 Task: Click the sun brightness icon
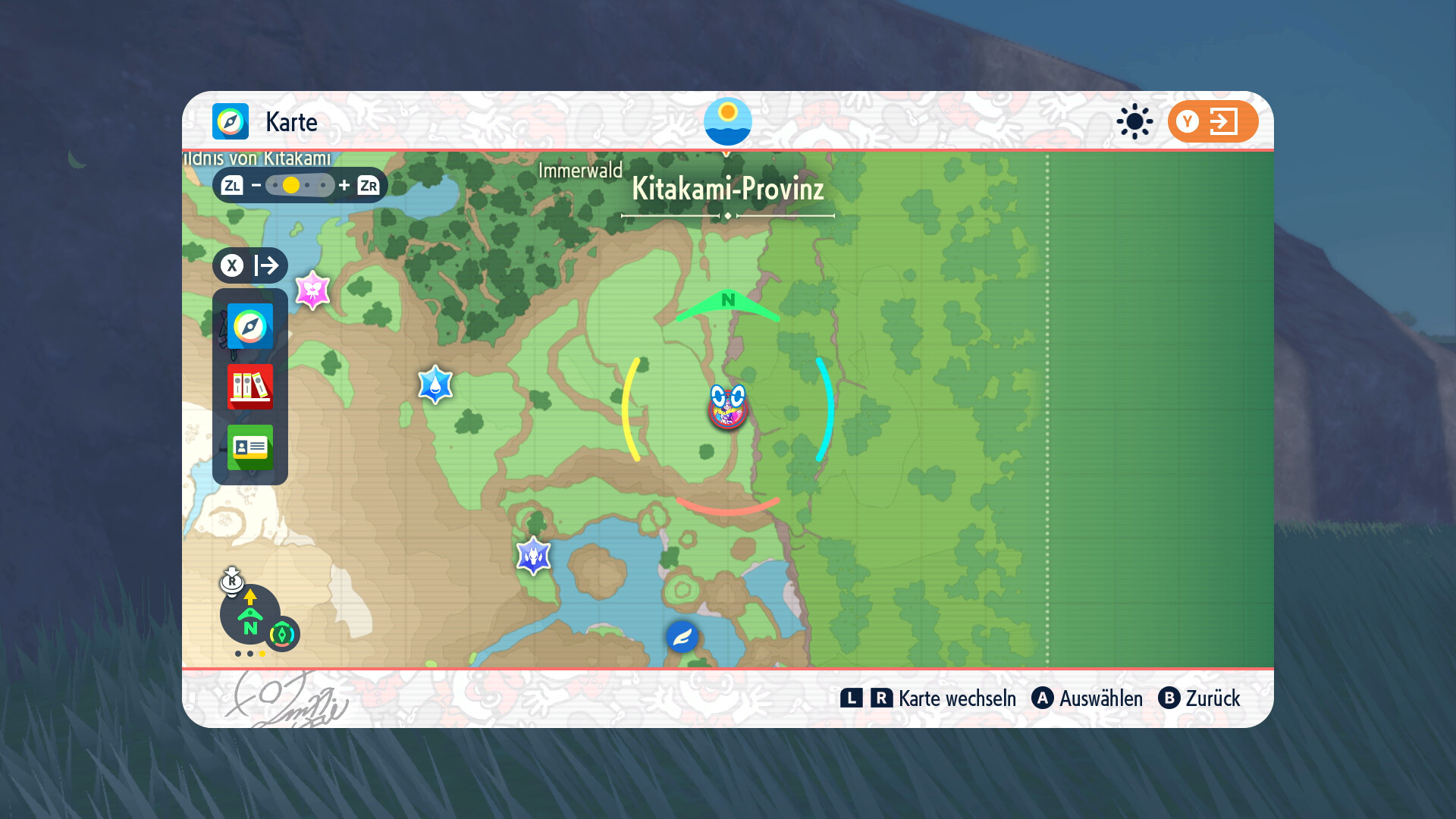point(1134,121)
